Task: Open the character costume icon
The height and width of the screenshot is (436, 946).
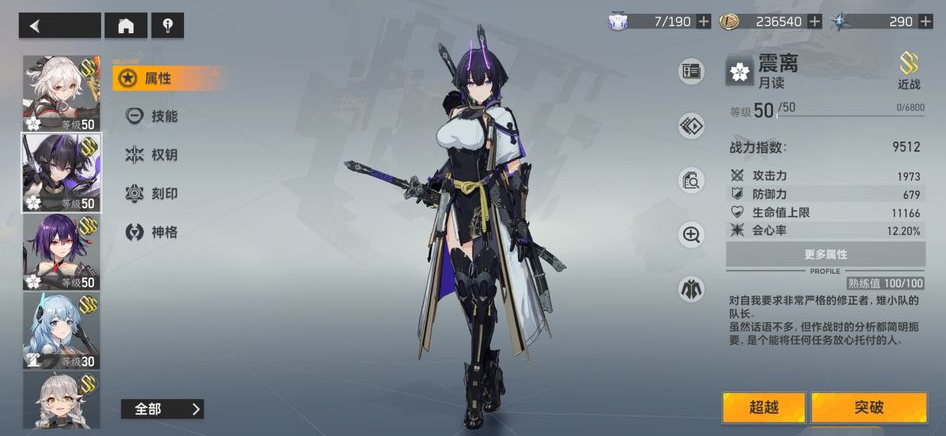Action: (x=691, y=289)
